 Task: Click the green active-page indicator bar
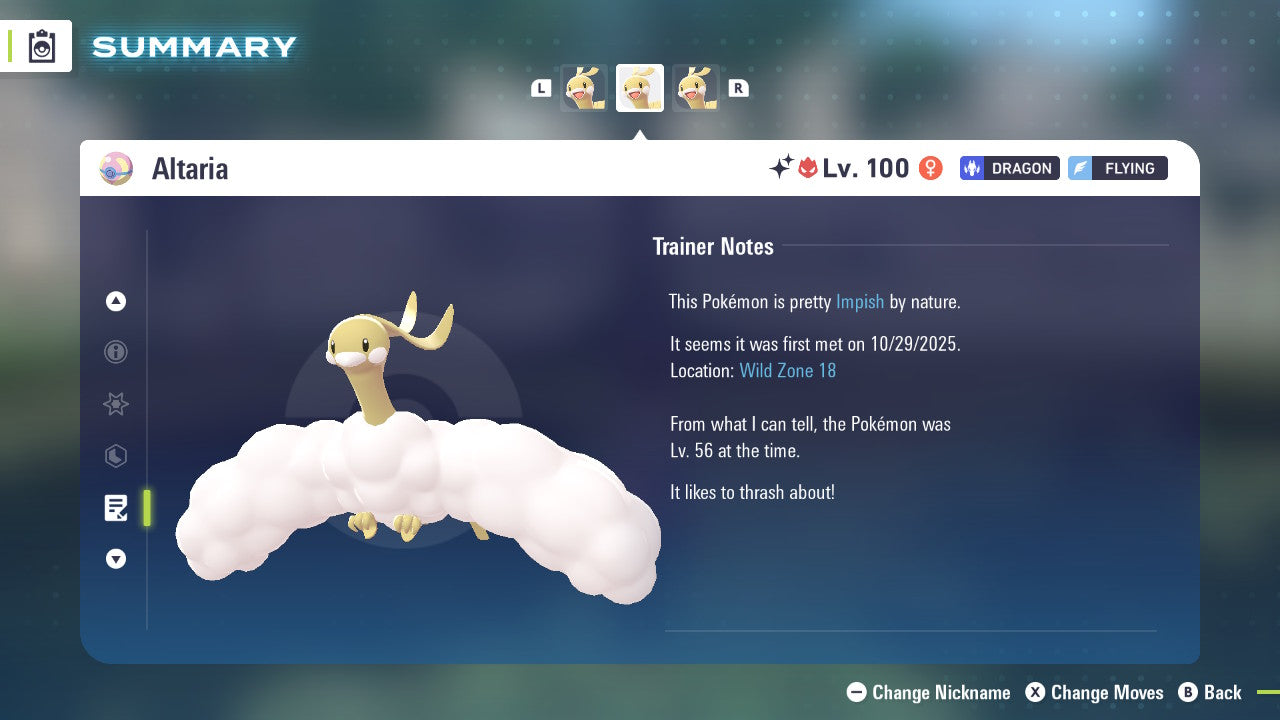point(147,508)
